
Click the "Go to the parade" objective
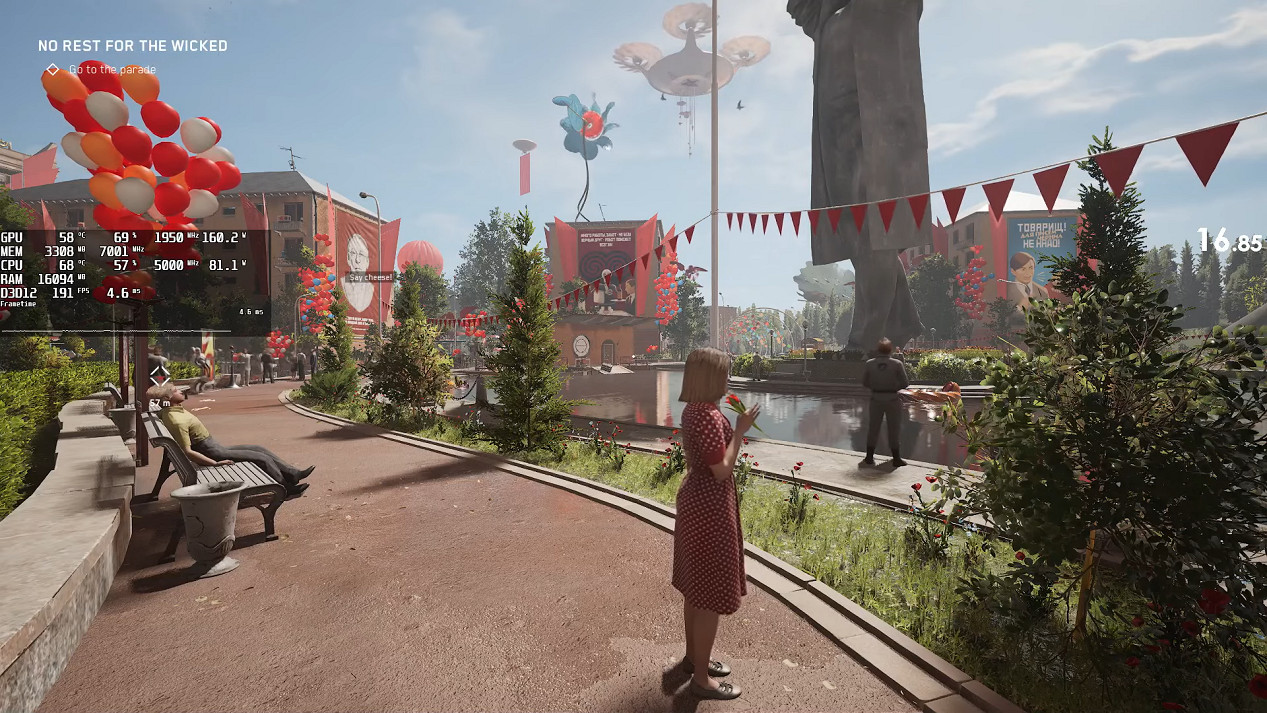pos(111,70)
